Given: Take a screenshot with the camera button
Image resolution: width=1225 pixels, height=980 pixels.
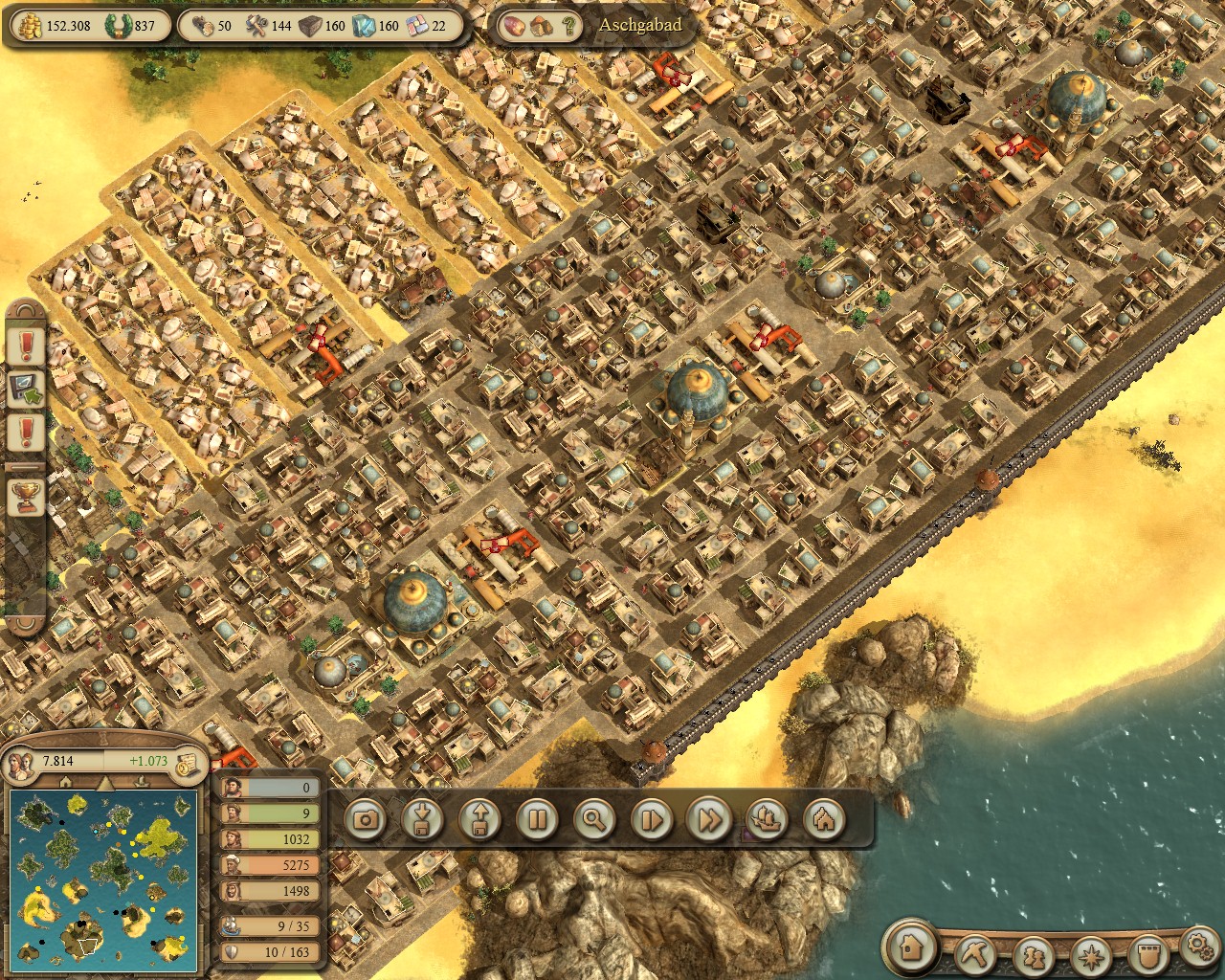Looking at the screenshot, I should [365, 819].
